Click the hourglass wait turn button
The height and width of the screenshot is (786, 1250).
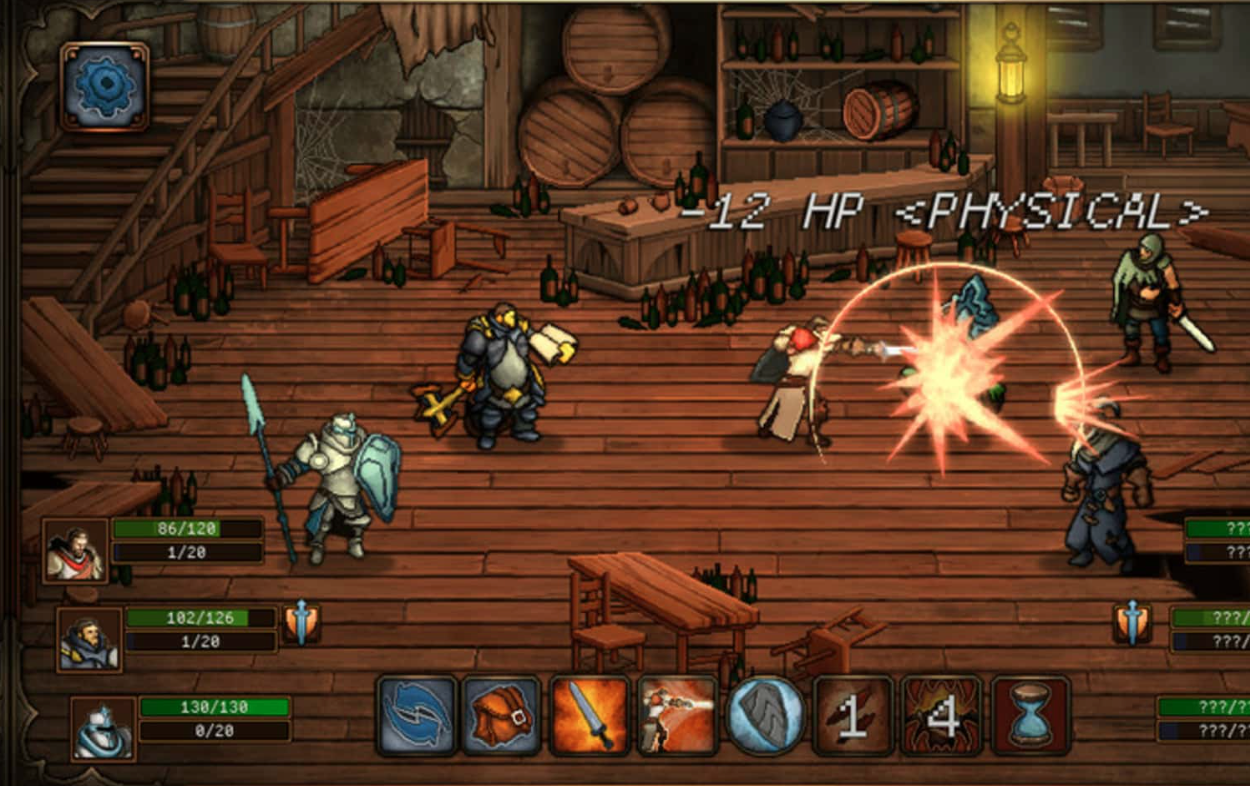[x=1031, y=715]
